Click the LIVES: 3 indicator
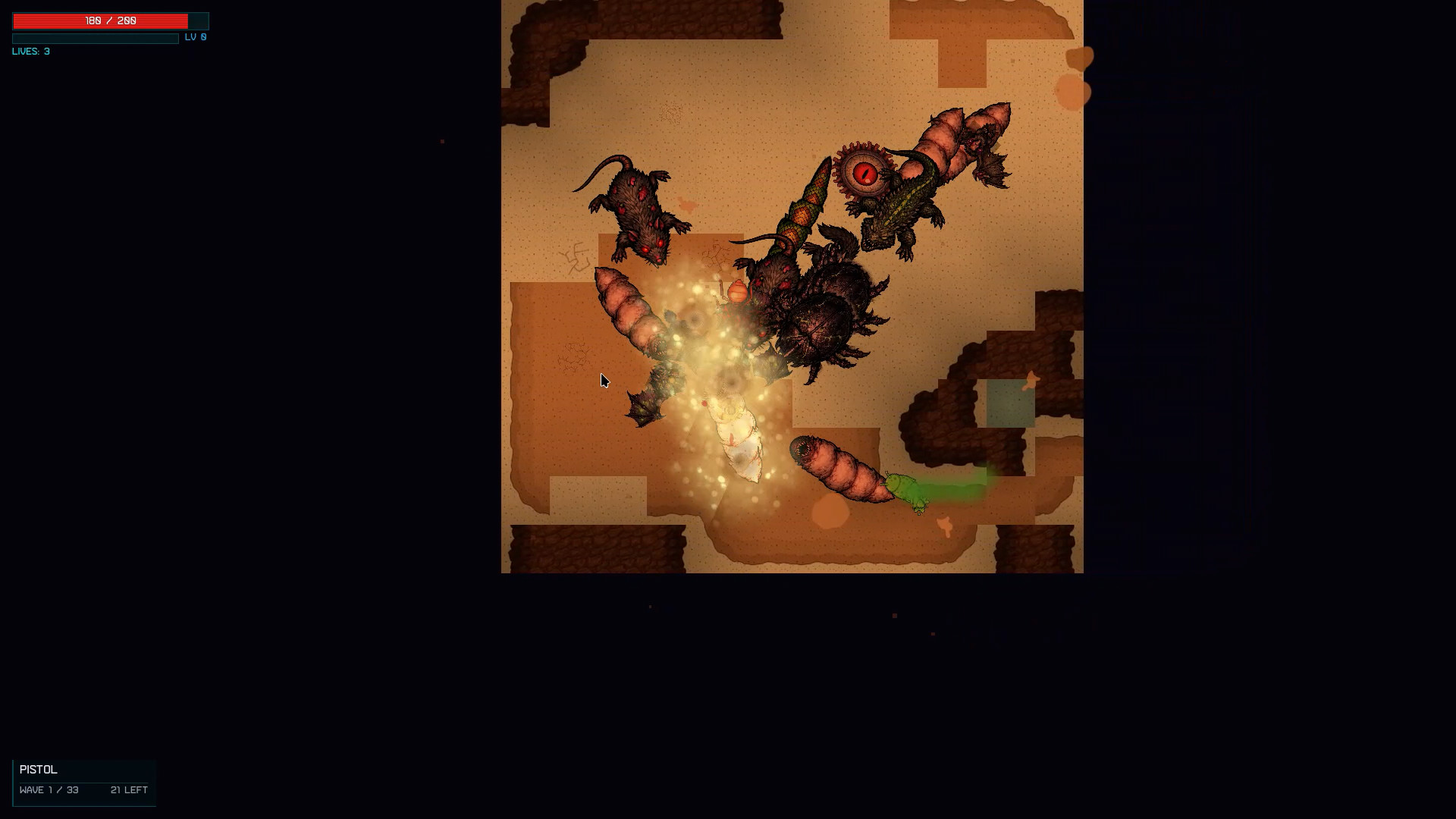This screenshot has width=1456, height=819. click(30, 52)
